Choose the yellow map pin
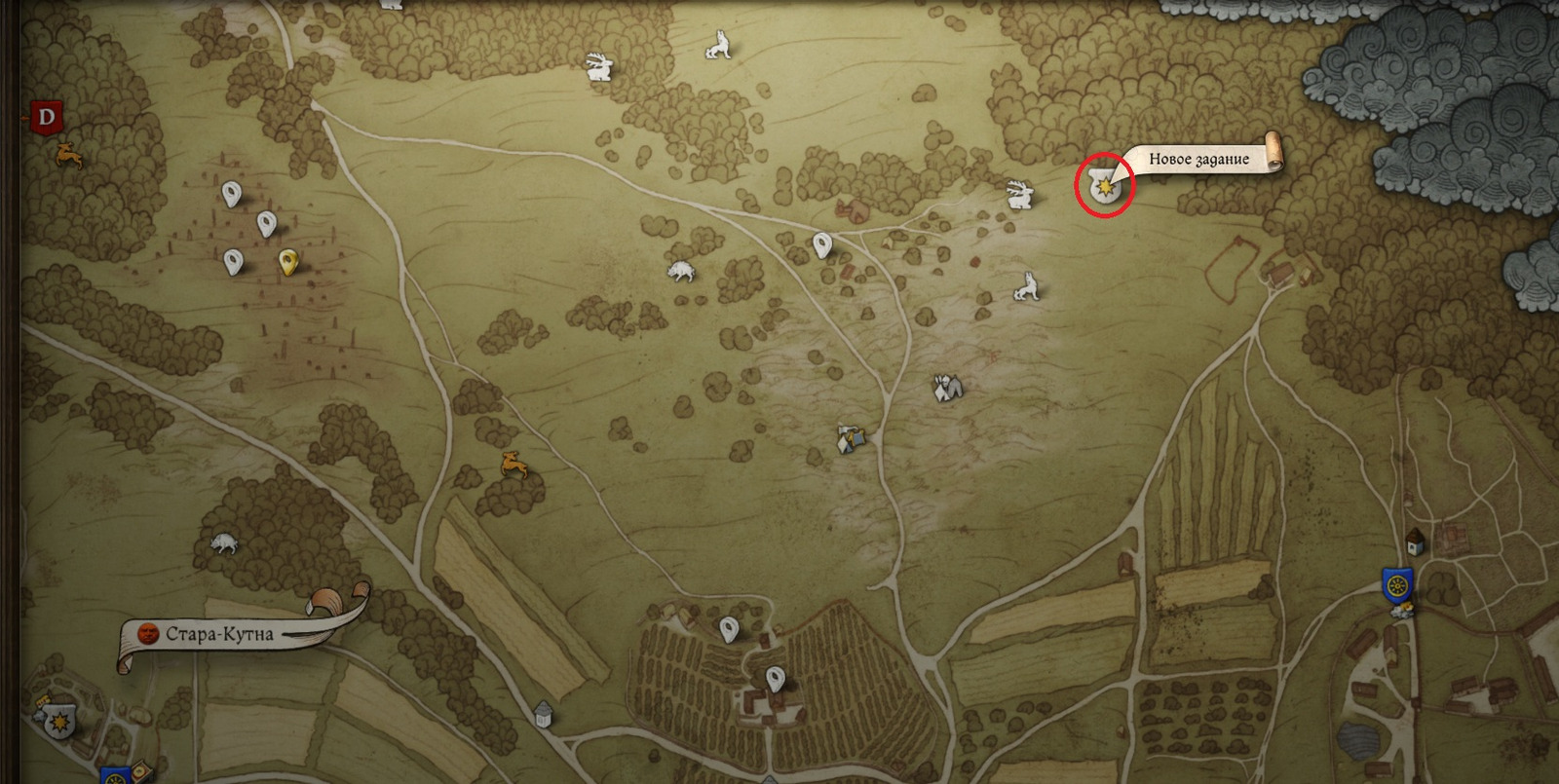1559x784 pixels. coord(287,261)
